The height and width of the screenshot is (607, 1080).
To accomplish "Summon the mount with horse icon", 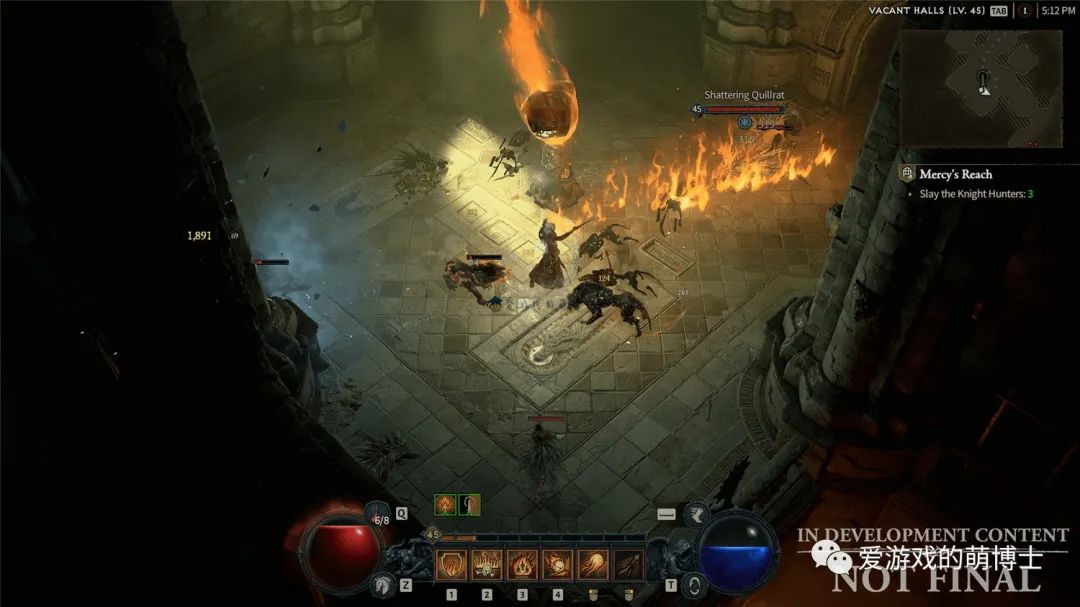I will click(x=381, y=585).
